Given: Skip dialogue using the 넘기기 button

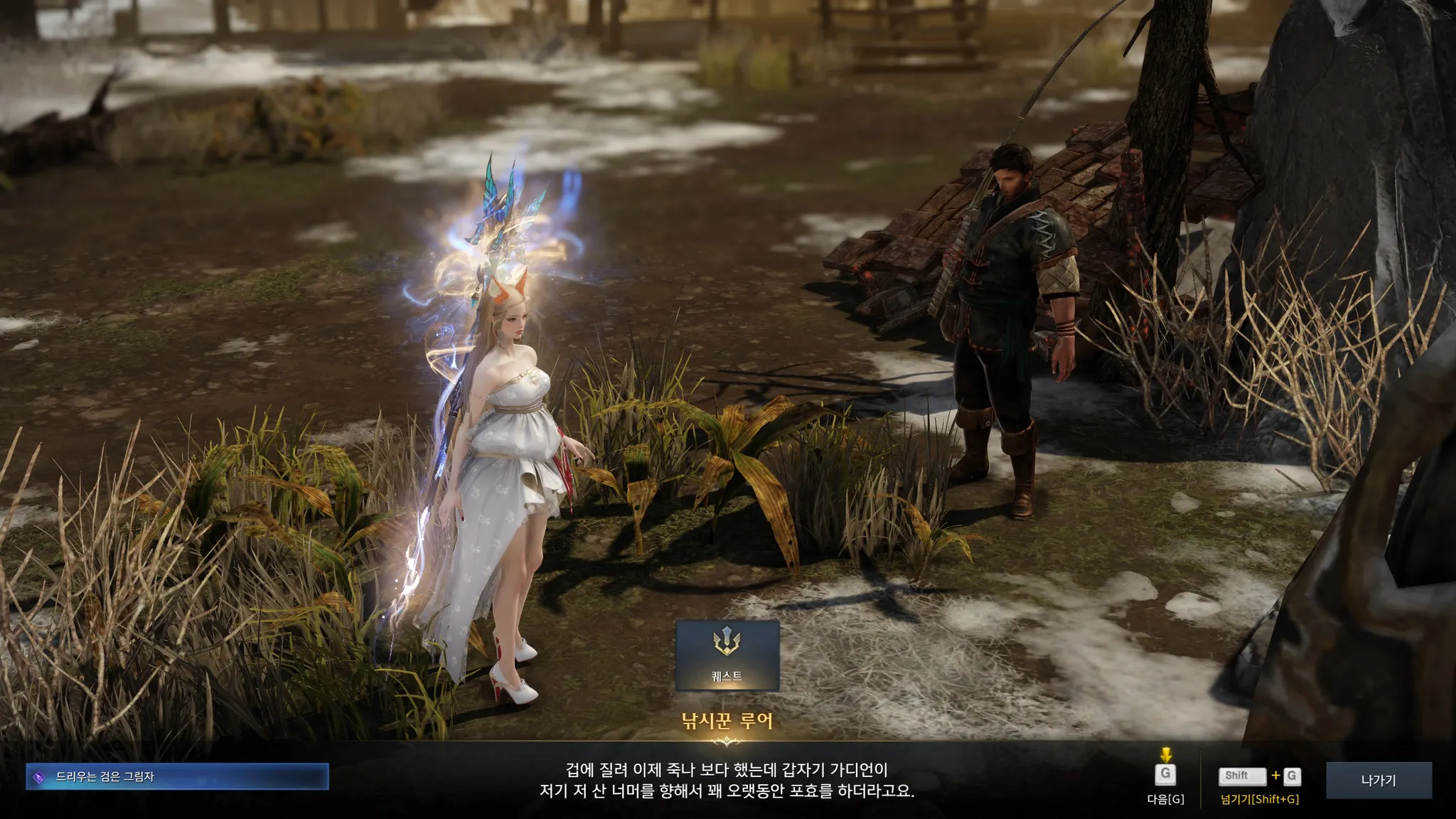Looking at the screenshot, I should [1259, 777].
